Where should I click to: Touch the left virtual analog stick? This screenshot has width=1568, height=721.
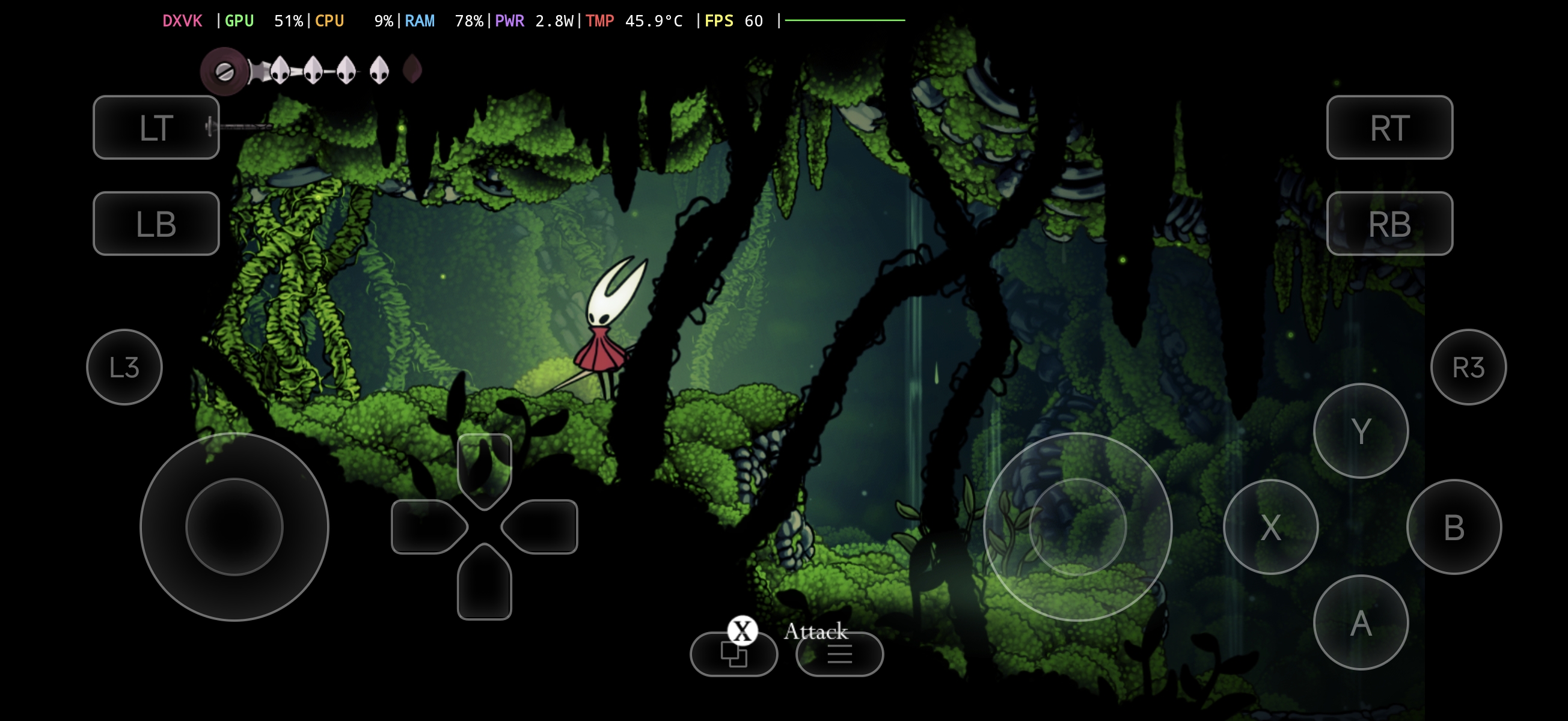point(234,527)
